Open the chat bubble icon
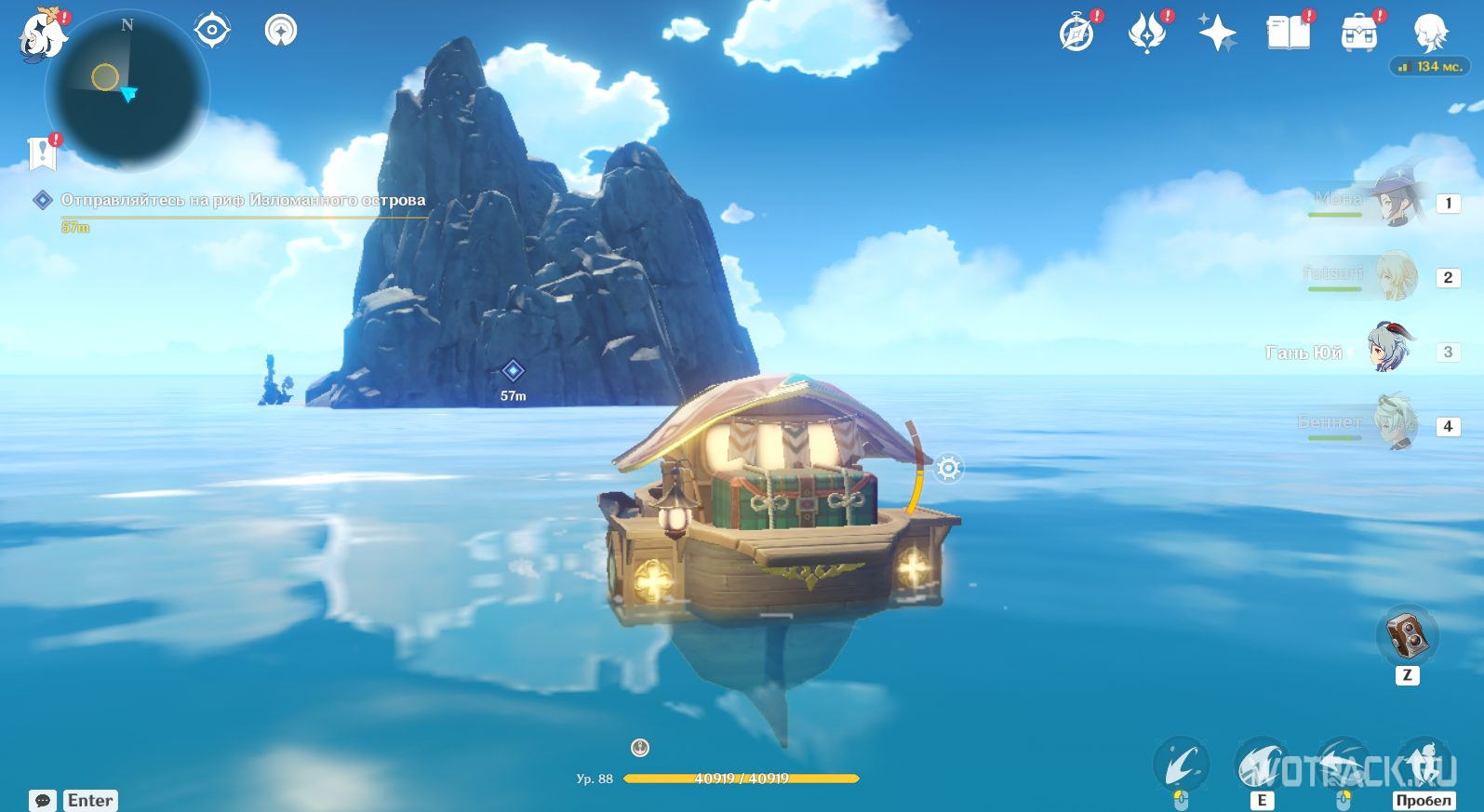The image size is (1484, 812). 43,800
